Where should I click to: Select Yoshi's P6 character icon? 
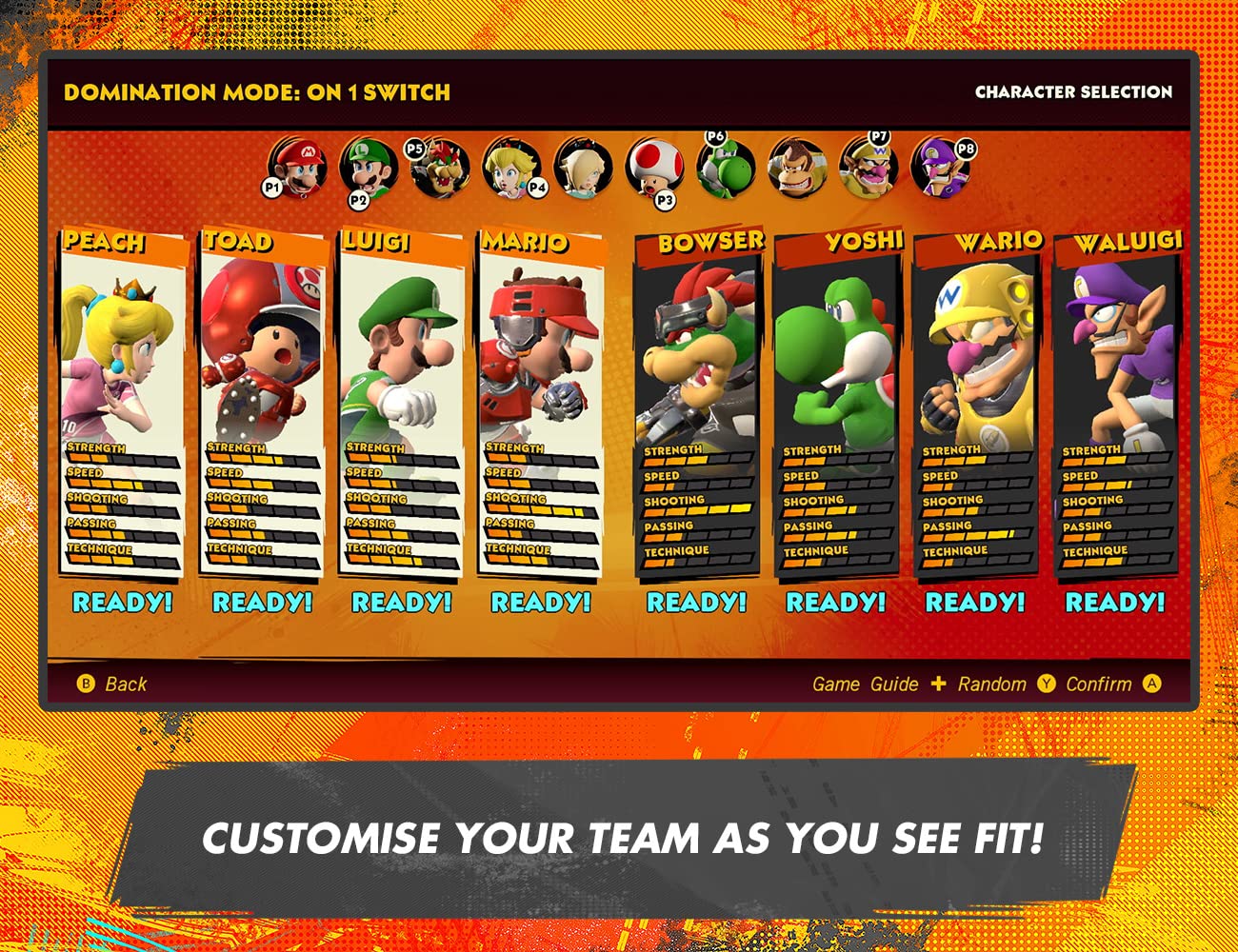(724, 169)
